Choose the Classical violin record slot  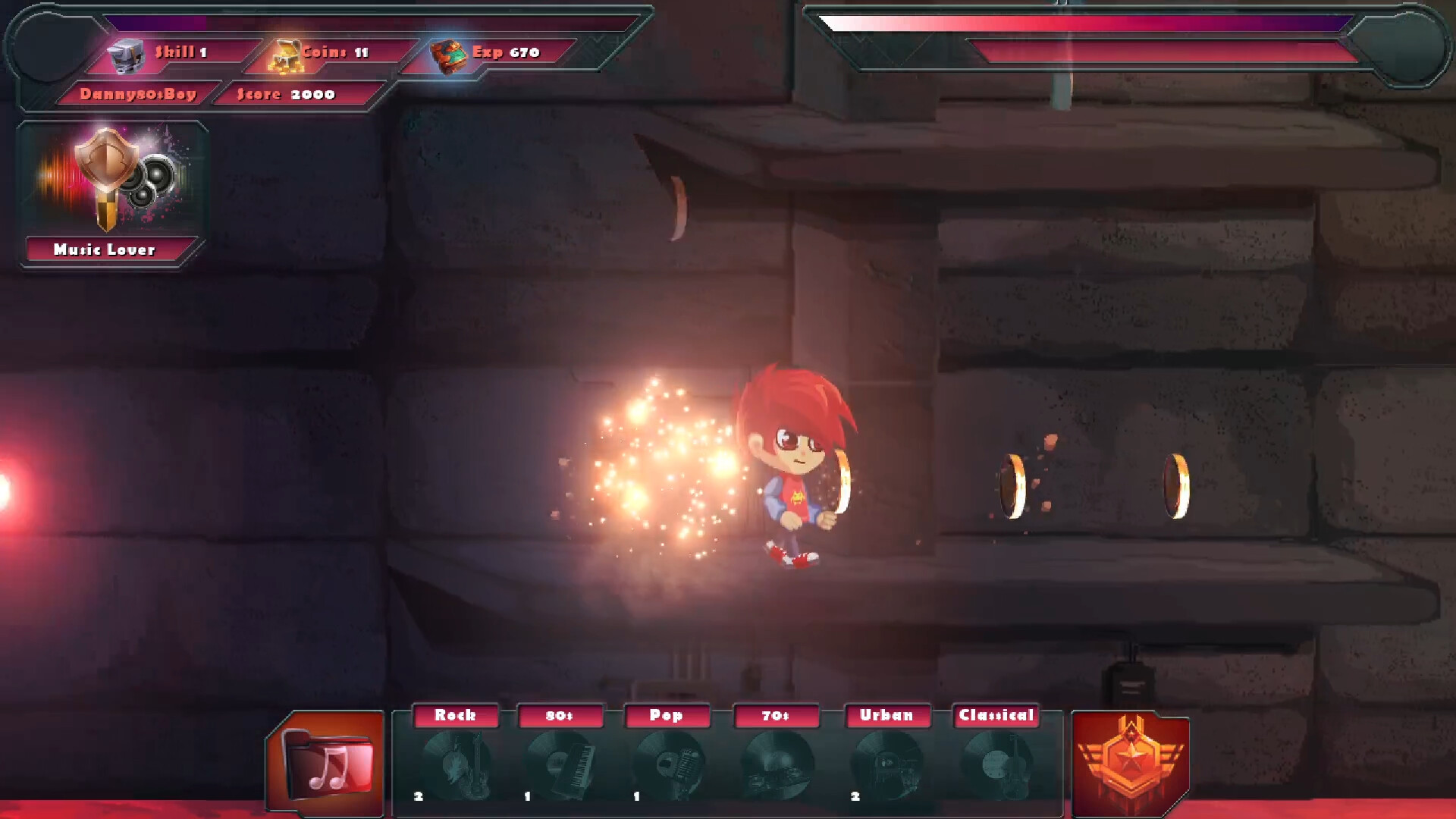coord(996,764)
